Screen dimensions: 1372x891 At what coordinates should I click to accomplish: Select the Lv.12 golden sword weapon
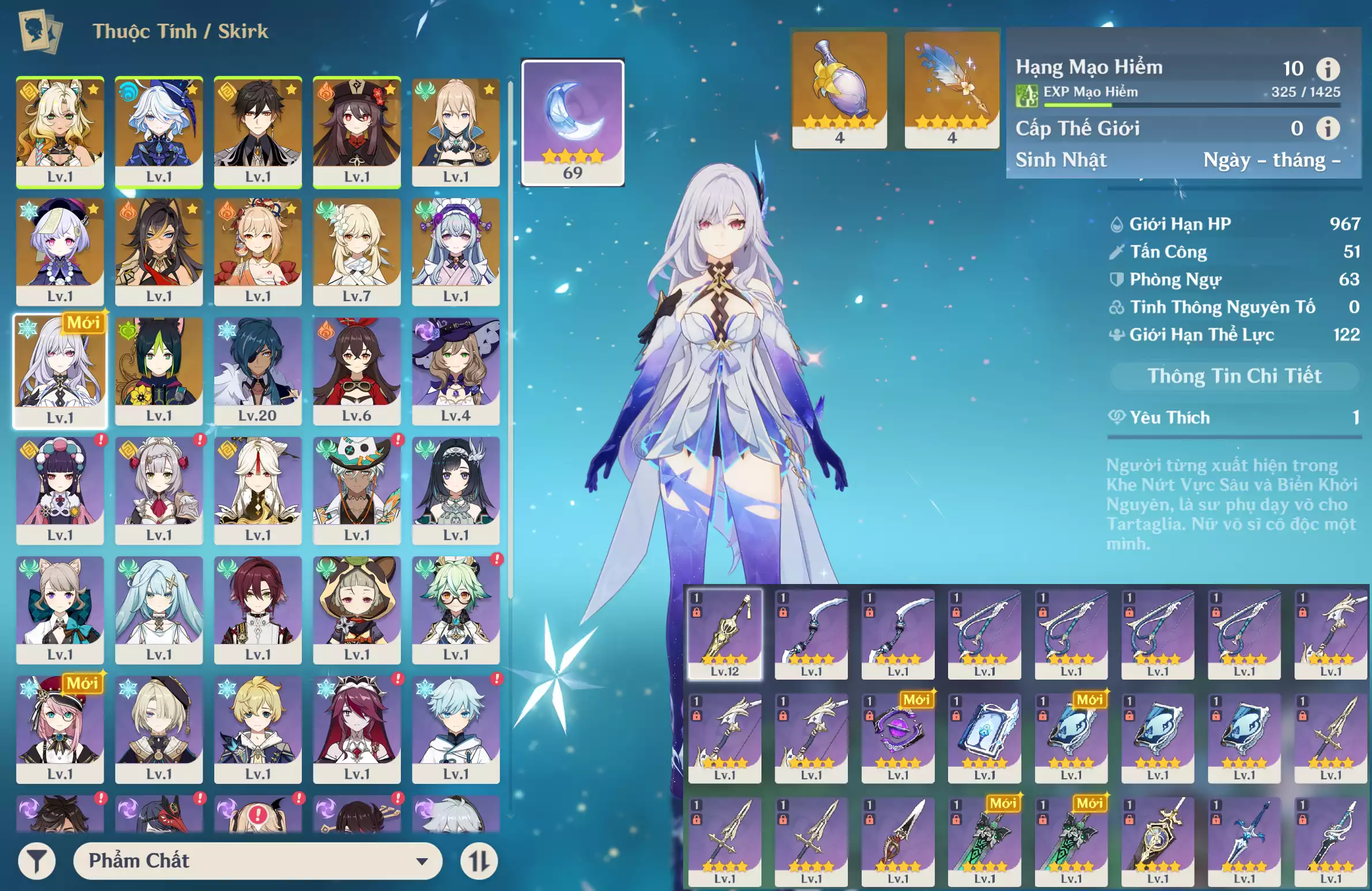click(725, 634)
